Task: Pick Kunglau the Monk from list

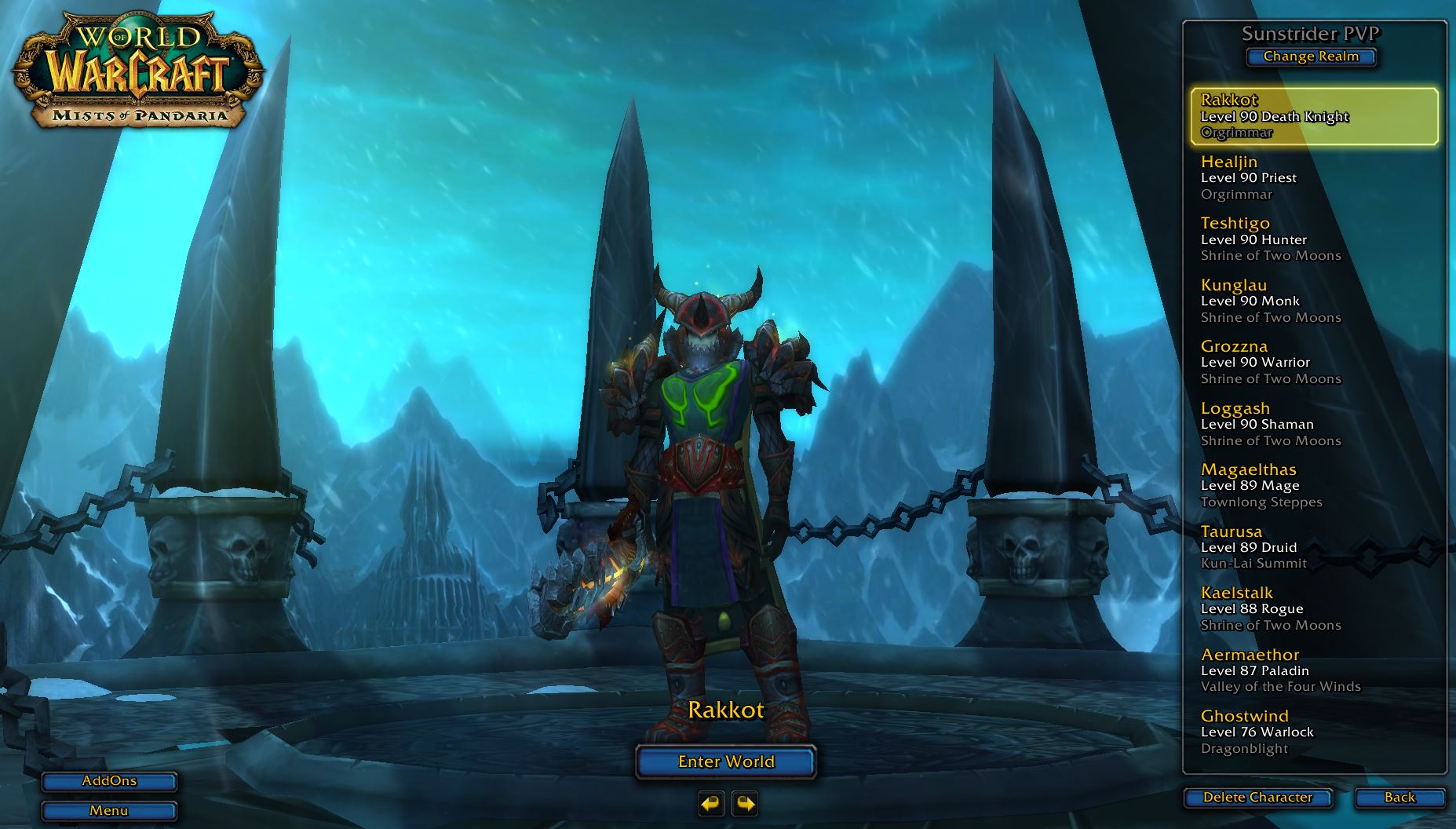Action: coord(1314,301)
